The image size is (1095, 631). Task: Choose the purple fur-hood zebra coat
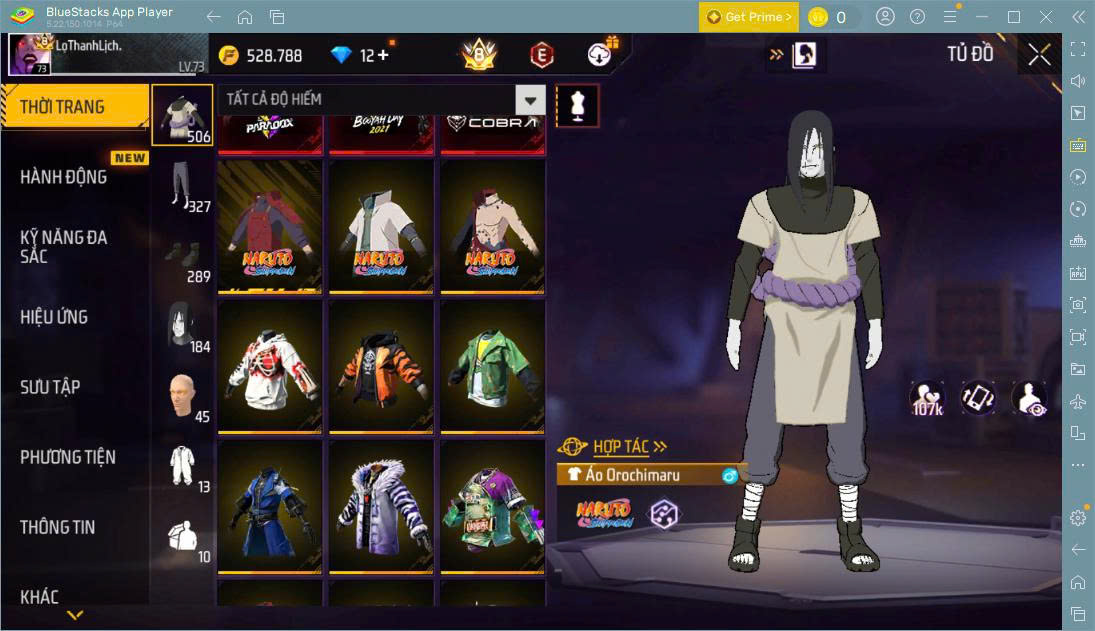381,506
